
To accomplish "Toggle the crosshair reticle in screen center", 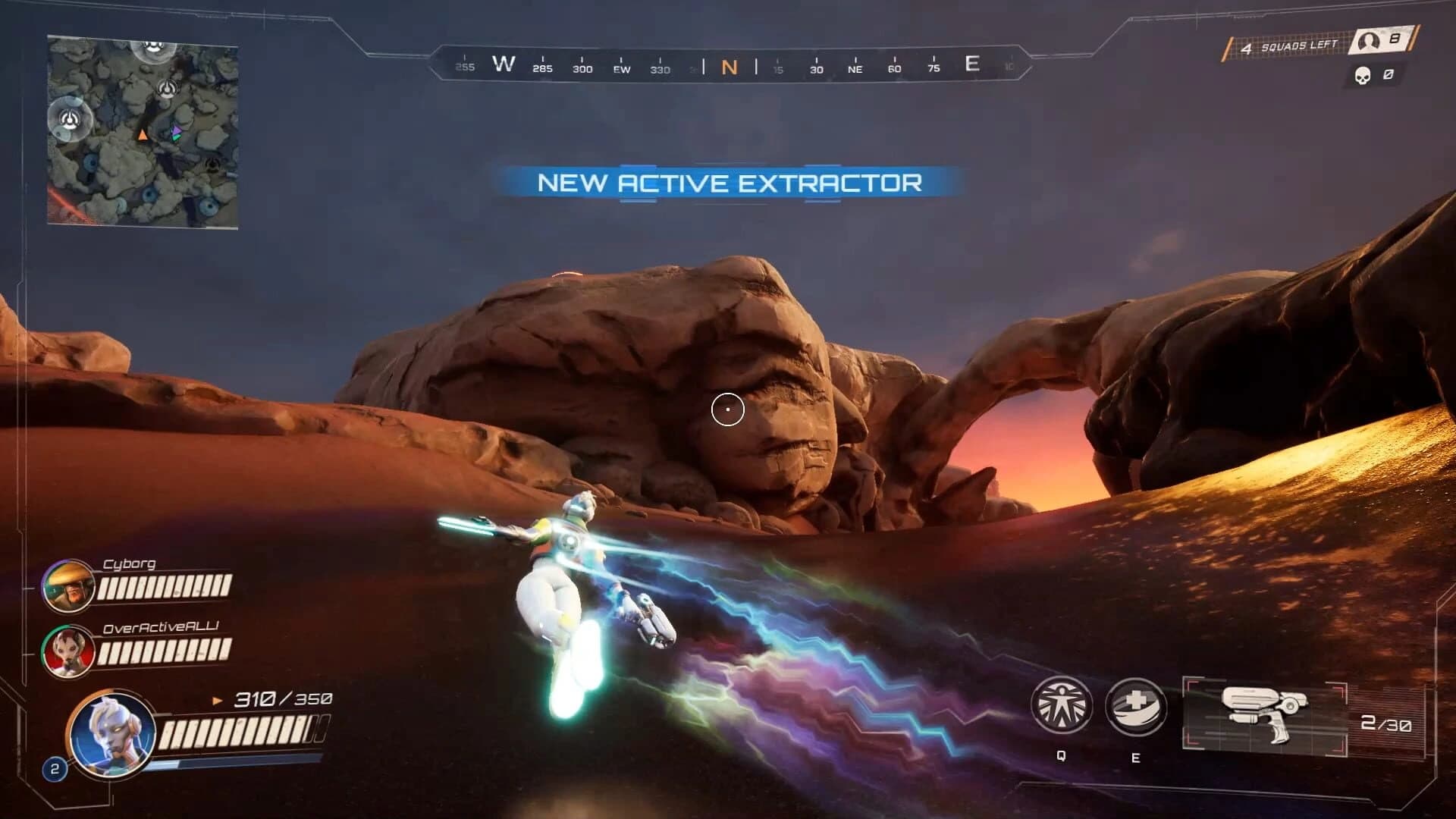I will [727, 408].
